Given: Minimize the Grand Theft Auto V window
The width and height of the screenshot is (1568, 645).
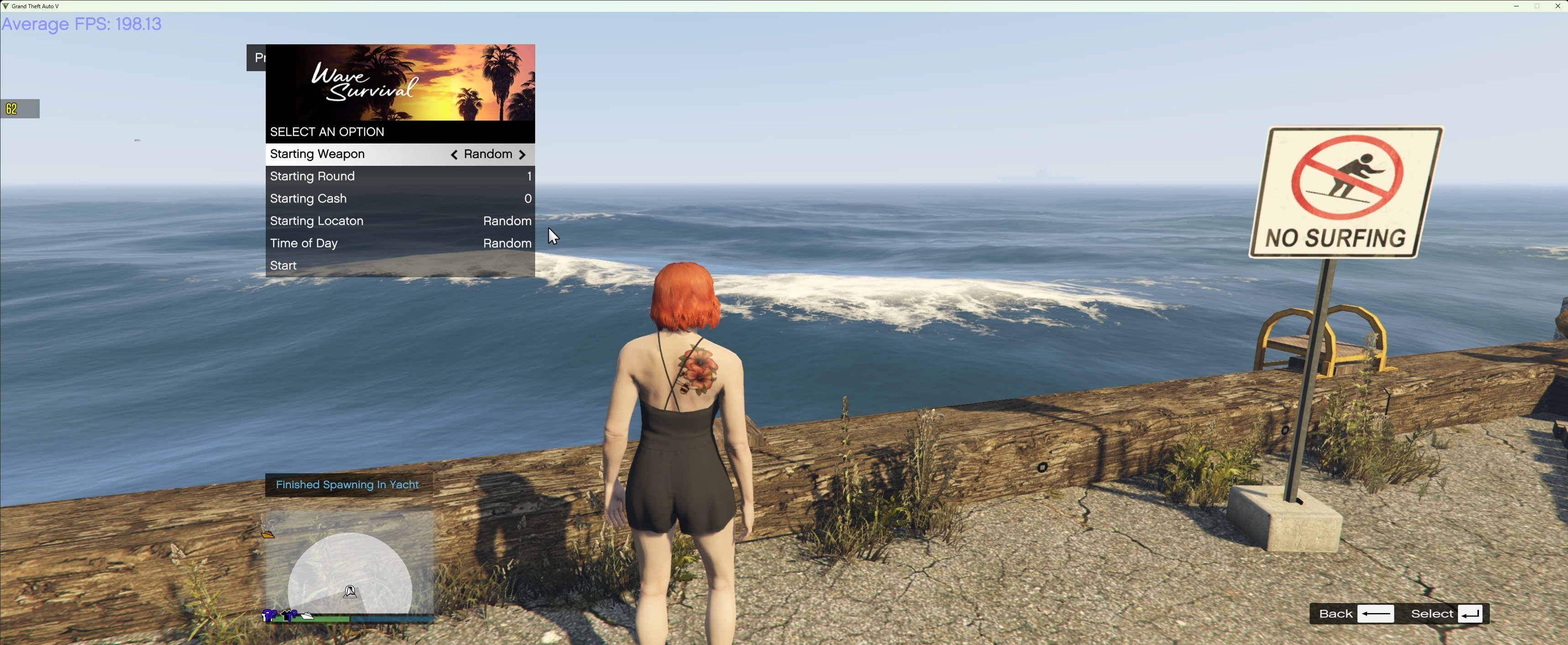Looking at the screenshot, I should click(x=1516, y=6).
